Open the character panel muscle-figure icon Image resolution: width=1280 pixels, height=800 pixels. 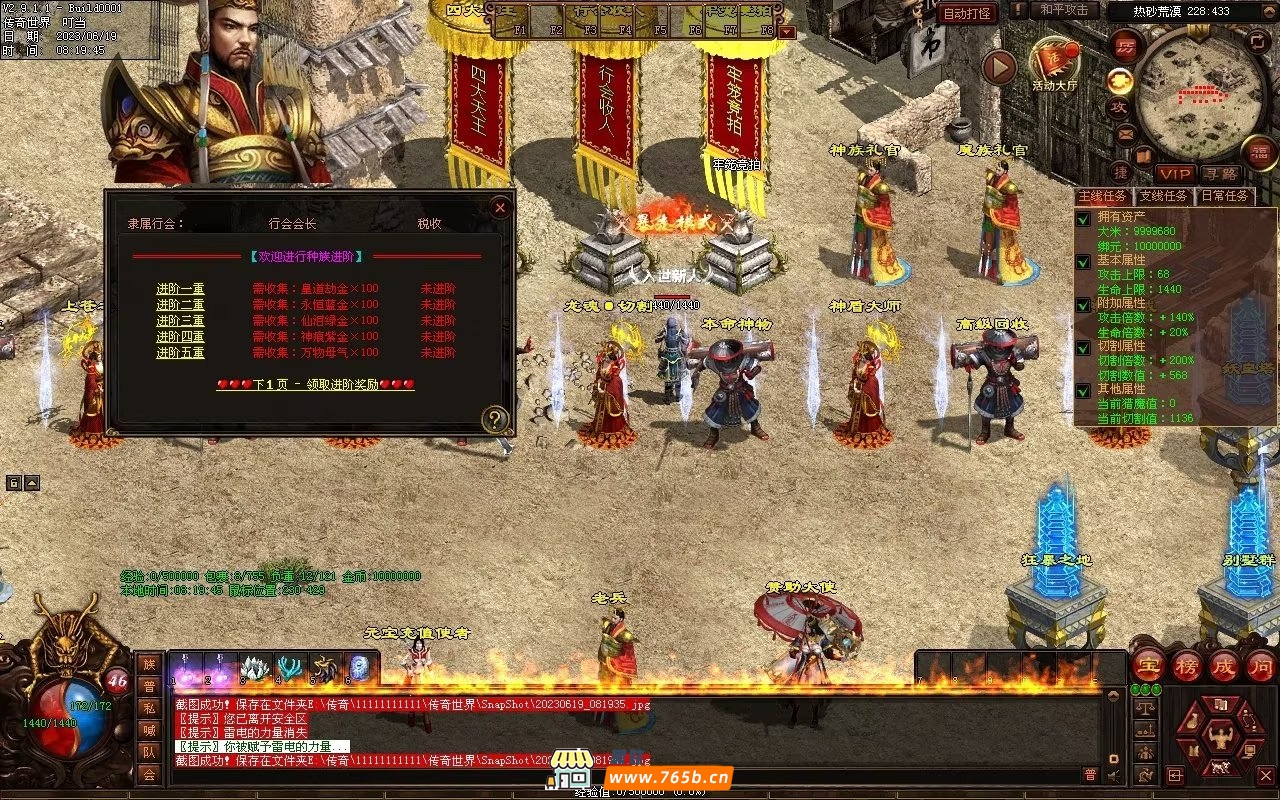click(x=1220, y=740)
